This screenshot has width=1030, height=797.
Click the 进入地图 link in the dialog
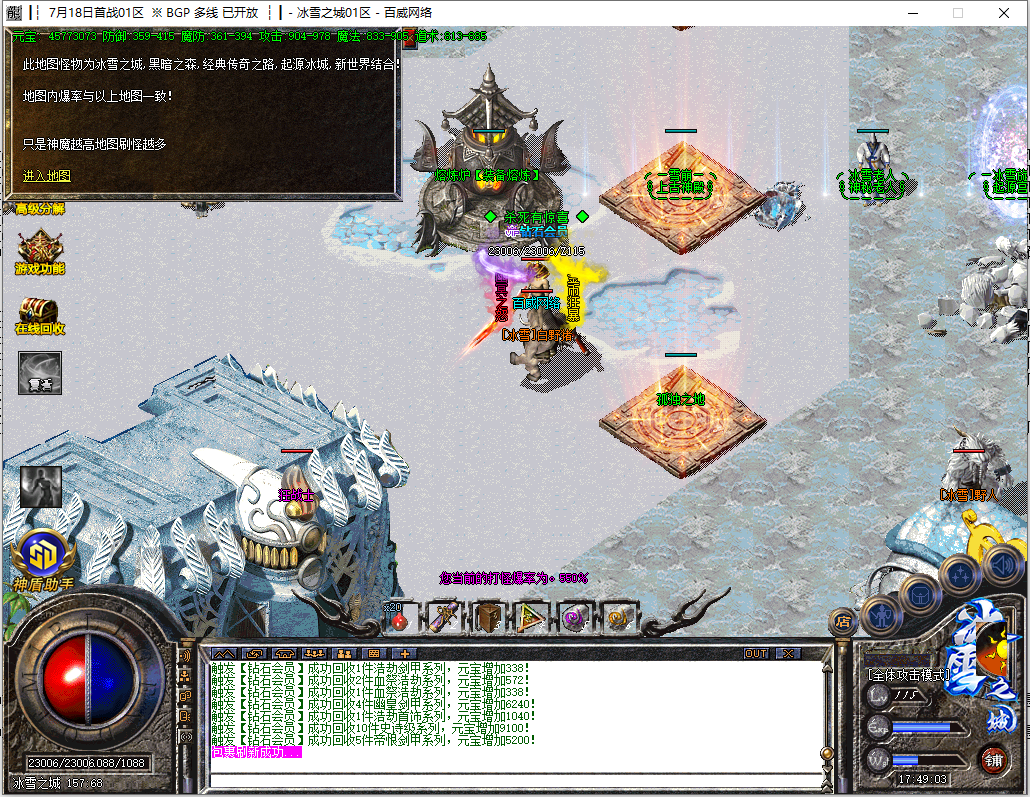[47, 176]
